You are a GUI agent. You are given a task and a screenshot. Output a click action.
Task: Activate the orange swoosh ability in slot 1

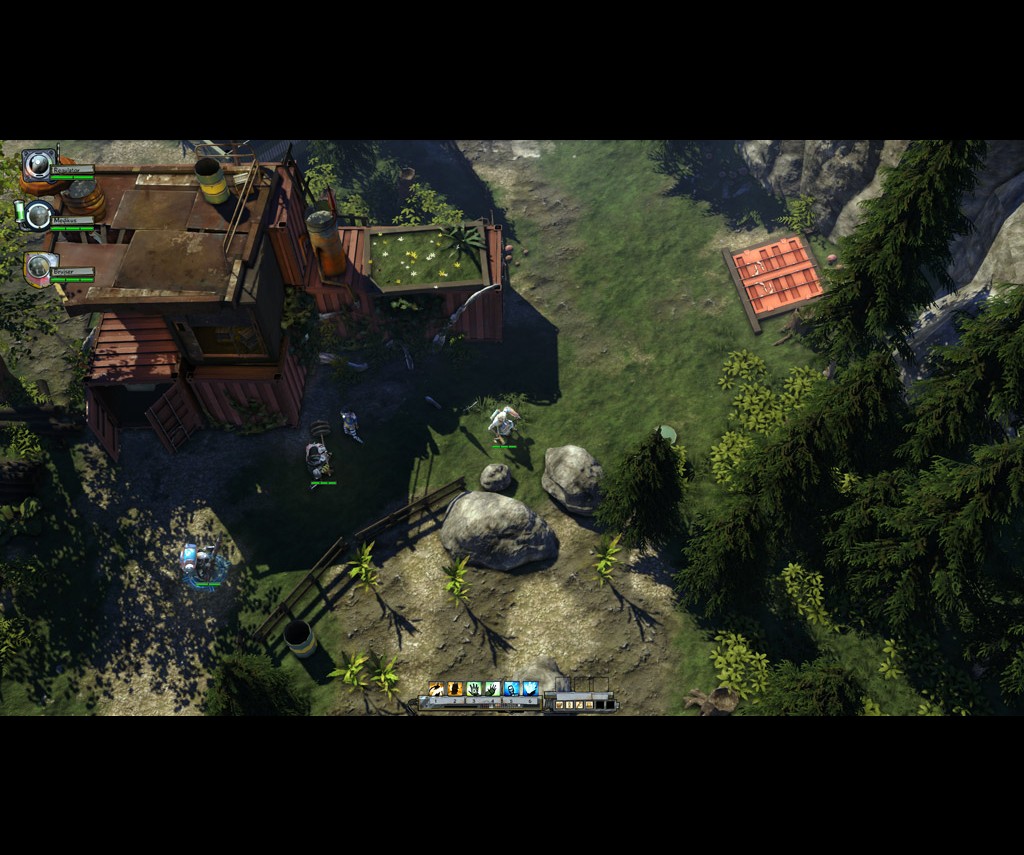[x=436, y=688]
